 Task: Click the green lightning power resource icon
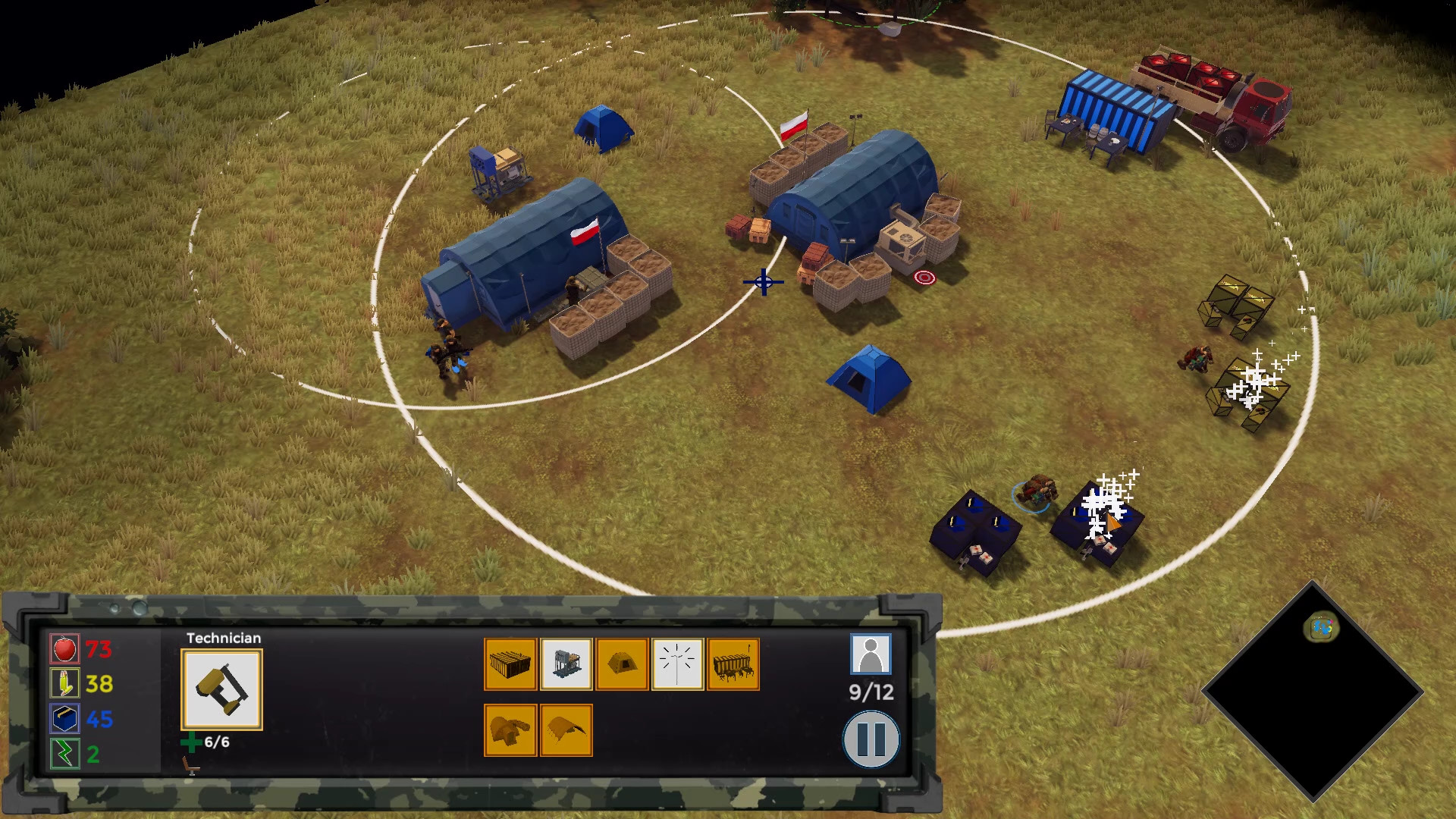pos(64,754)
